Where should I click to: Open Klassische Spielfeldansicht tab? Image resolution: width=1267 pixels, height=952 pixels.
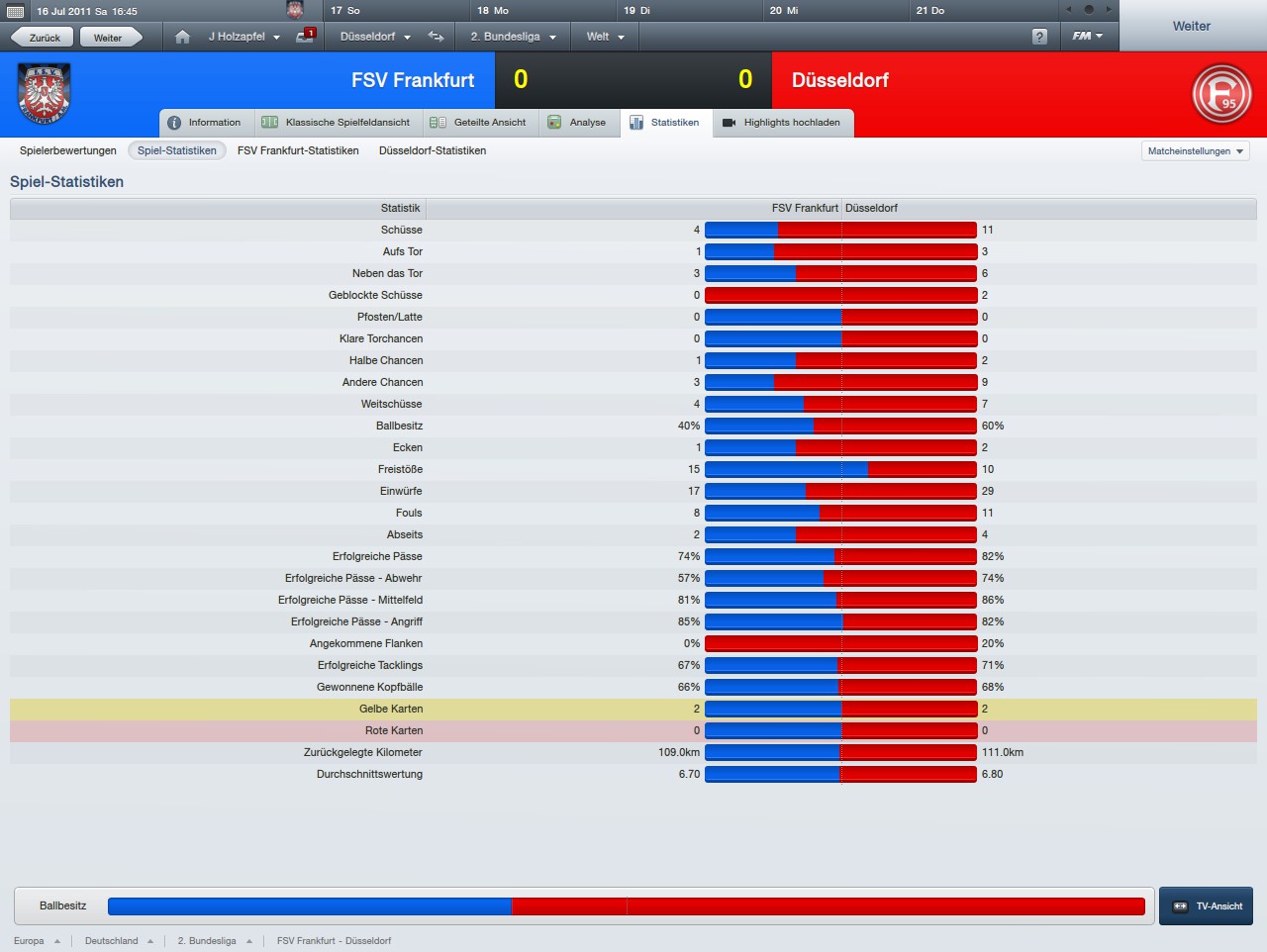pyautogui.click(x=337, y=123)
